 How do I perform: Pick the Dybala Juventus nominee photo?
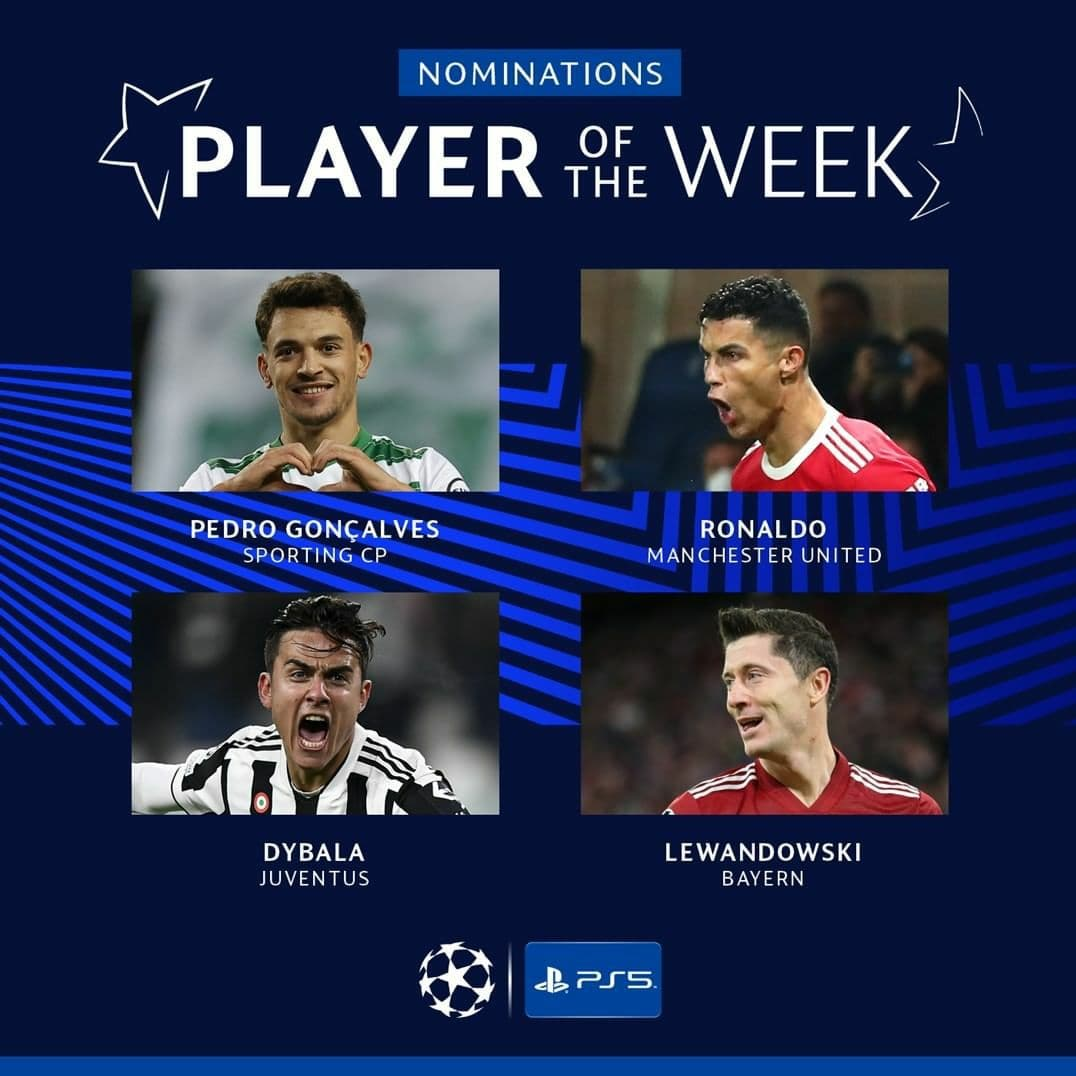click(315, 703)
